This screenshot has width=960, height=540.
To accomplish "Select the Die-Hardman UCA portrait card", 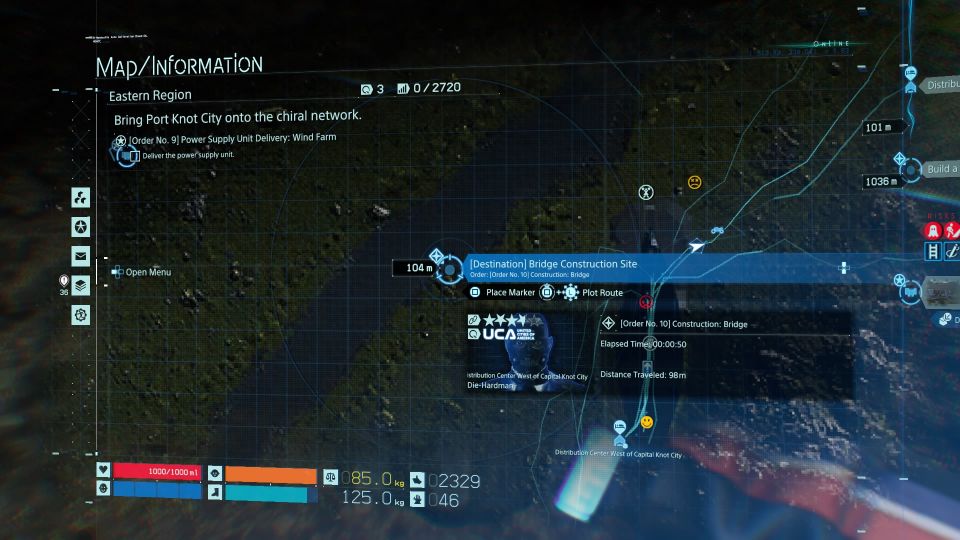I will pos(526,351).
